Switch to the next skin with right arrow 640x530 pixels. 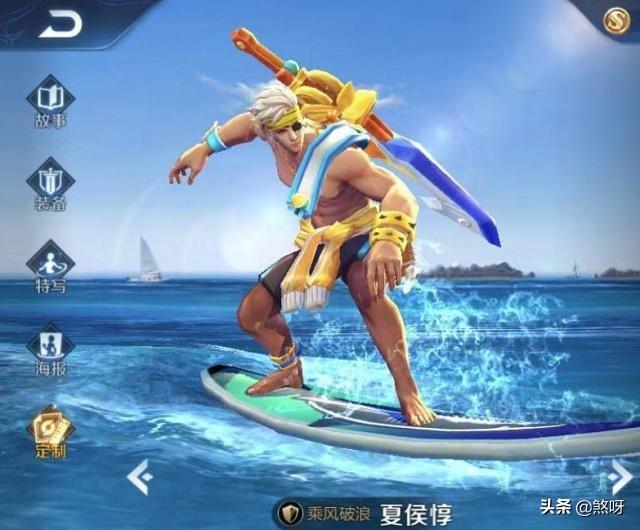620,477
